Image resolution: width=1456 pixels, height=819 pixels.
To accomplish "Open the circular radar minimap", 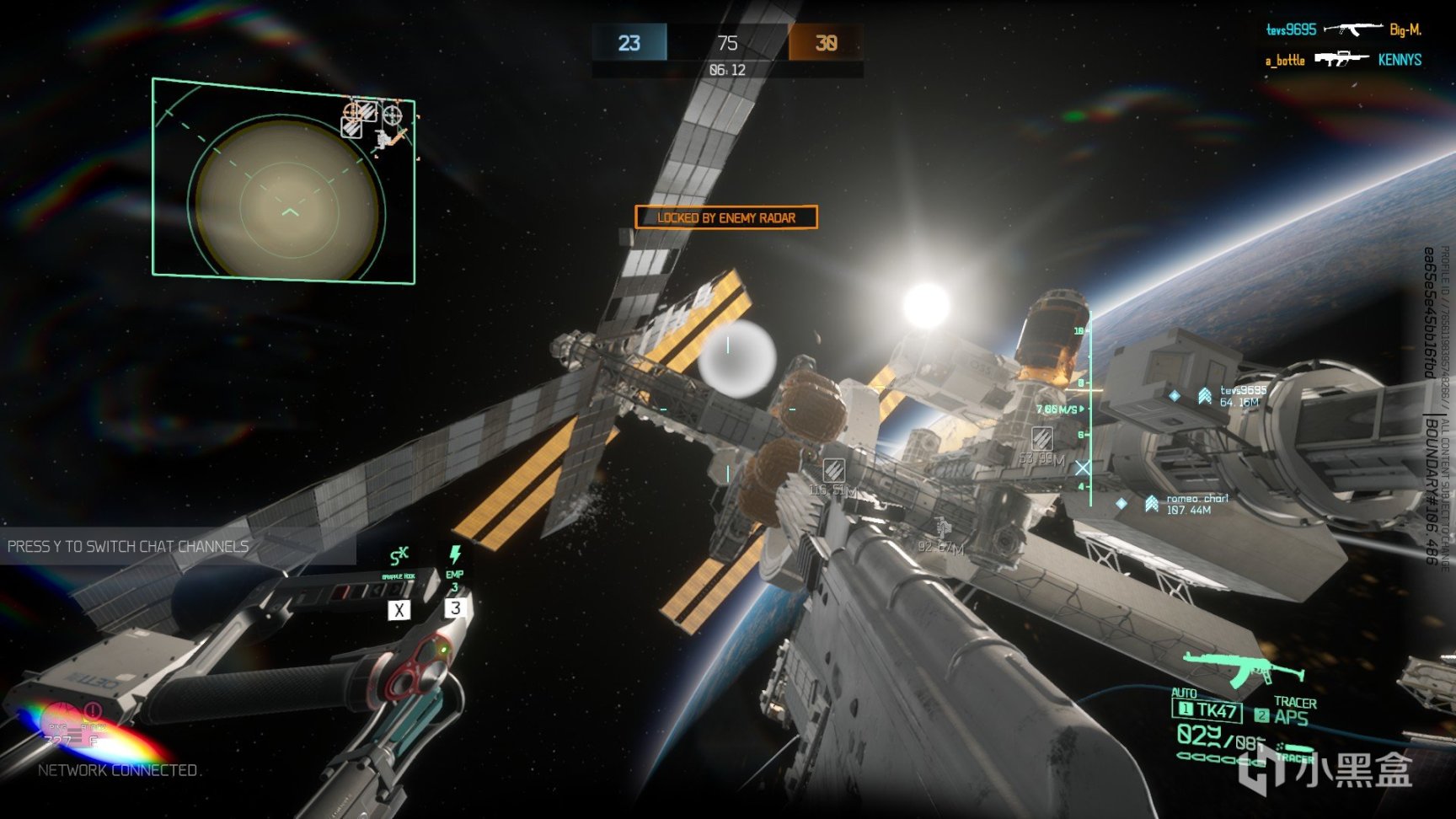I will [286, 199].
